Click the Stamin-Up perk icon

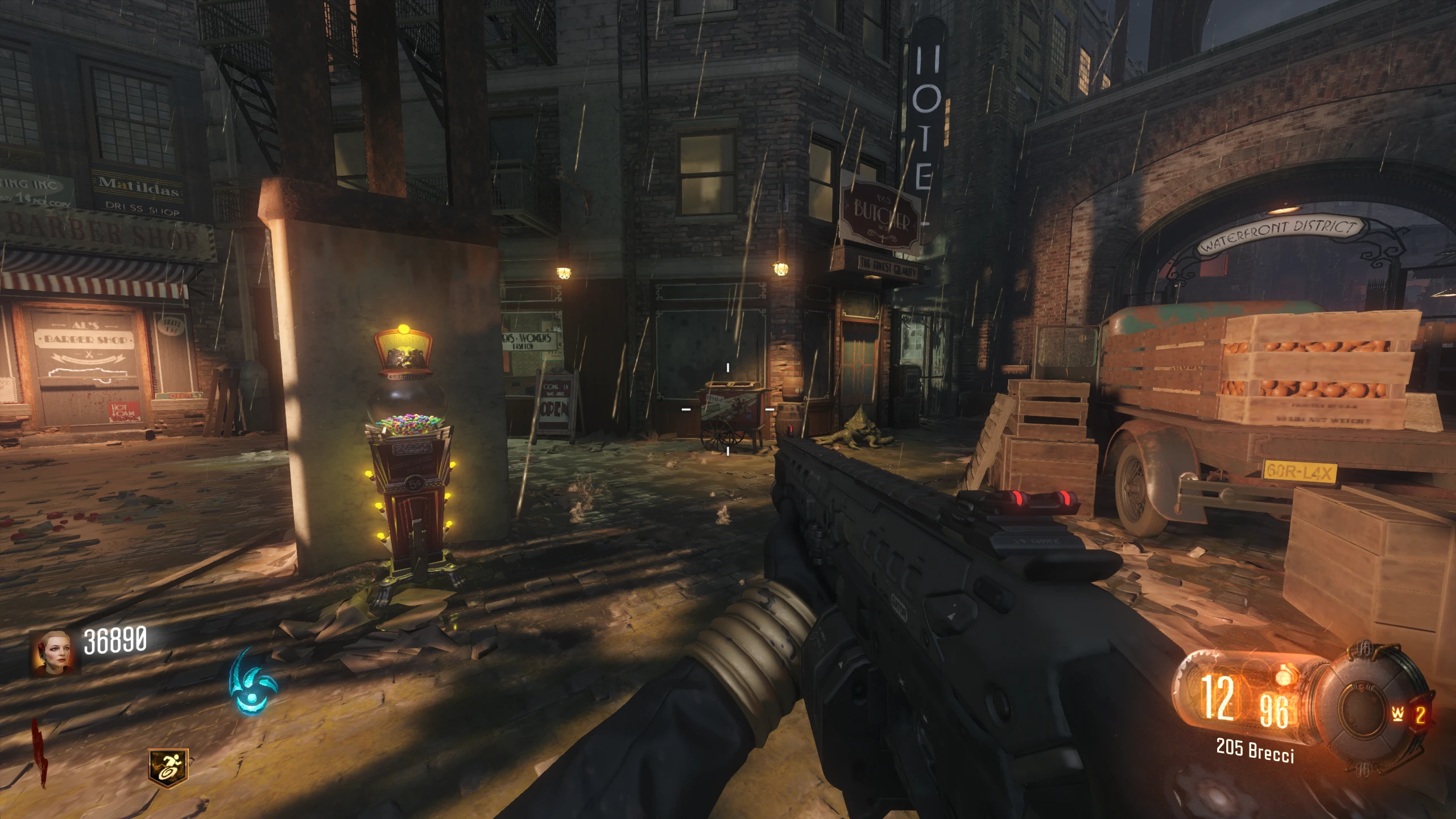(x=168, y=768)
